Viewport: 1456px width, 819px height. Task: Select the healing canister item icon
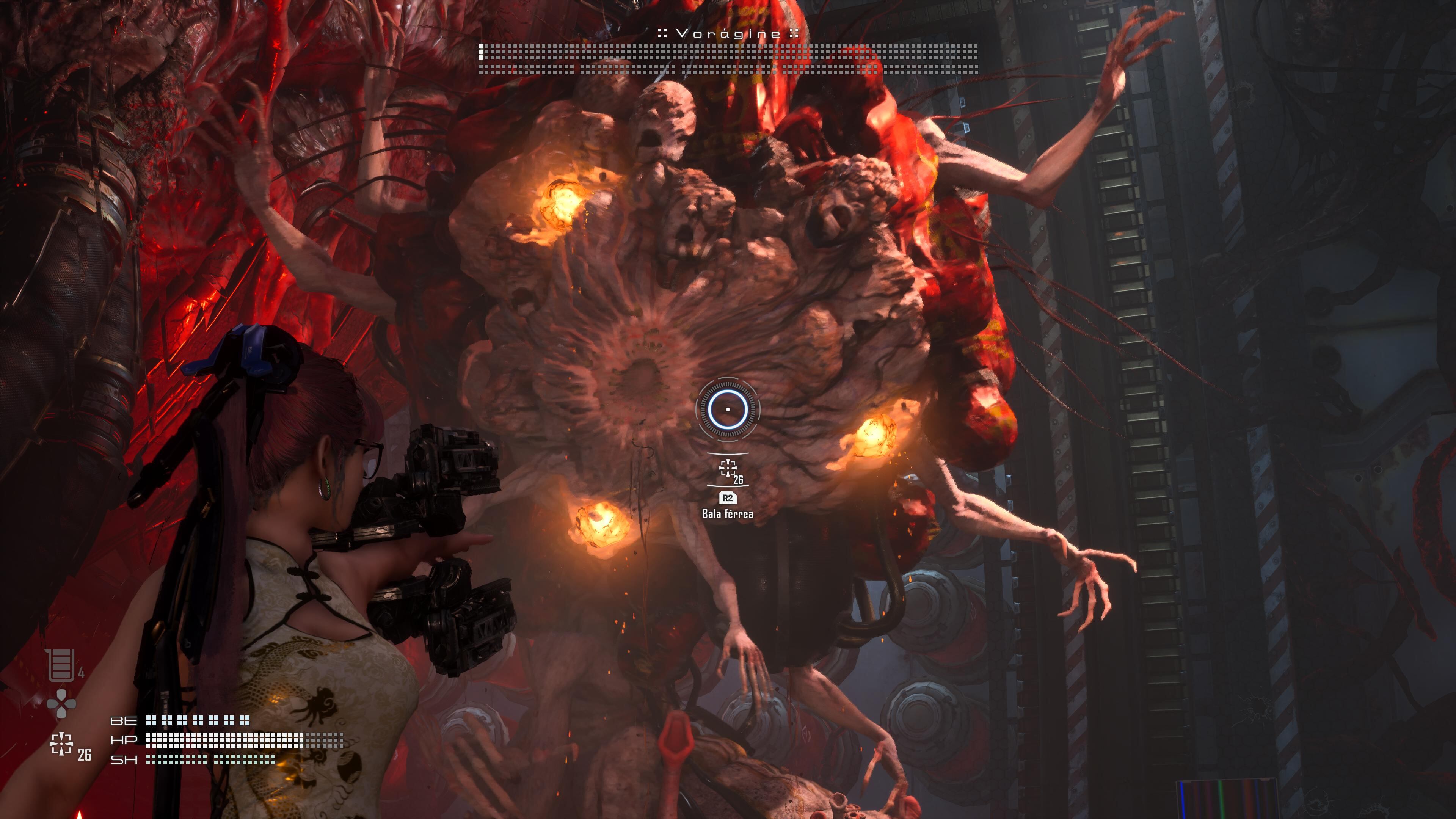point(61,665)
